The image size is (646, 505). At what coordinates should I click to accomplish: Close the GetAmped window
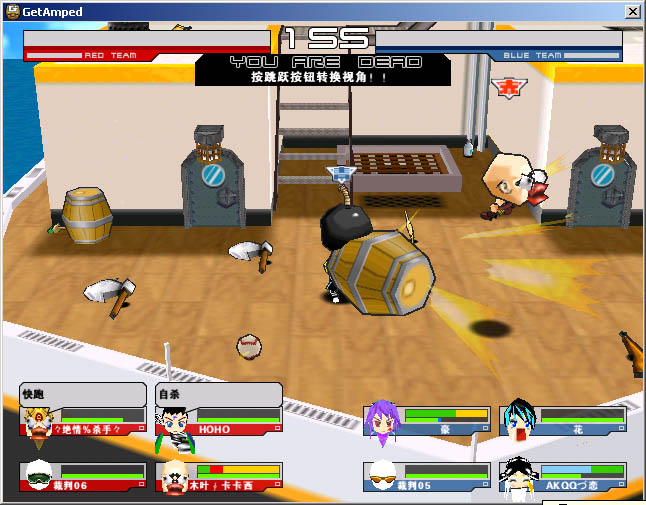pyautogui.click(x=632, y=11)
